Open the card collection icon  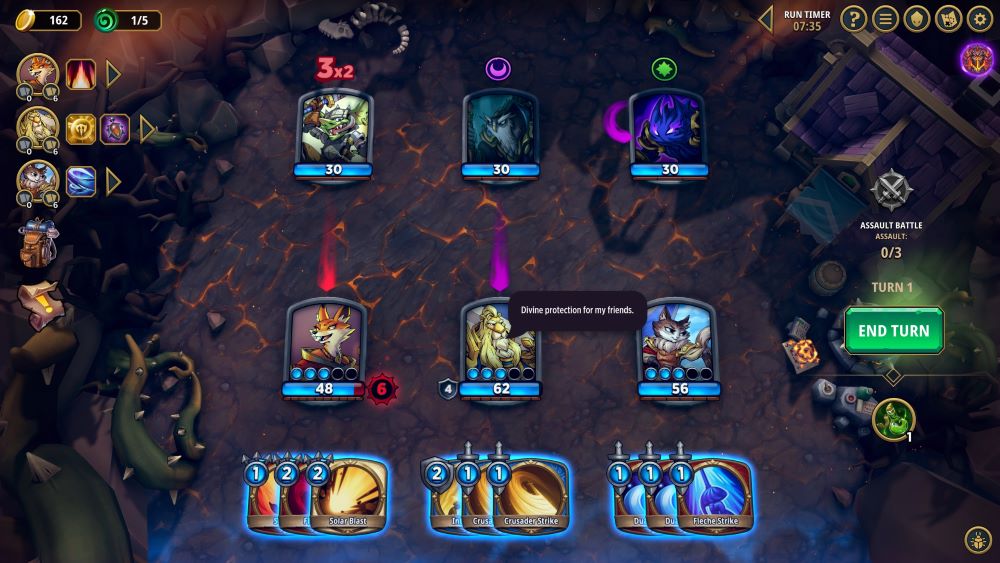coord(948,18)
